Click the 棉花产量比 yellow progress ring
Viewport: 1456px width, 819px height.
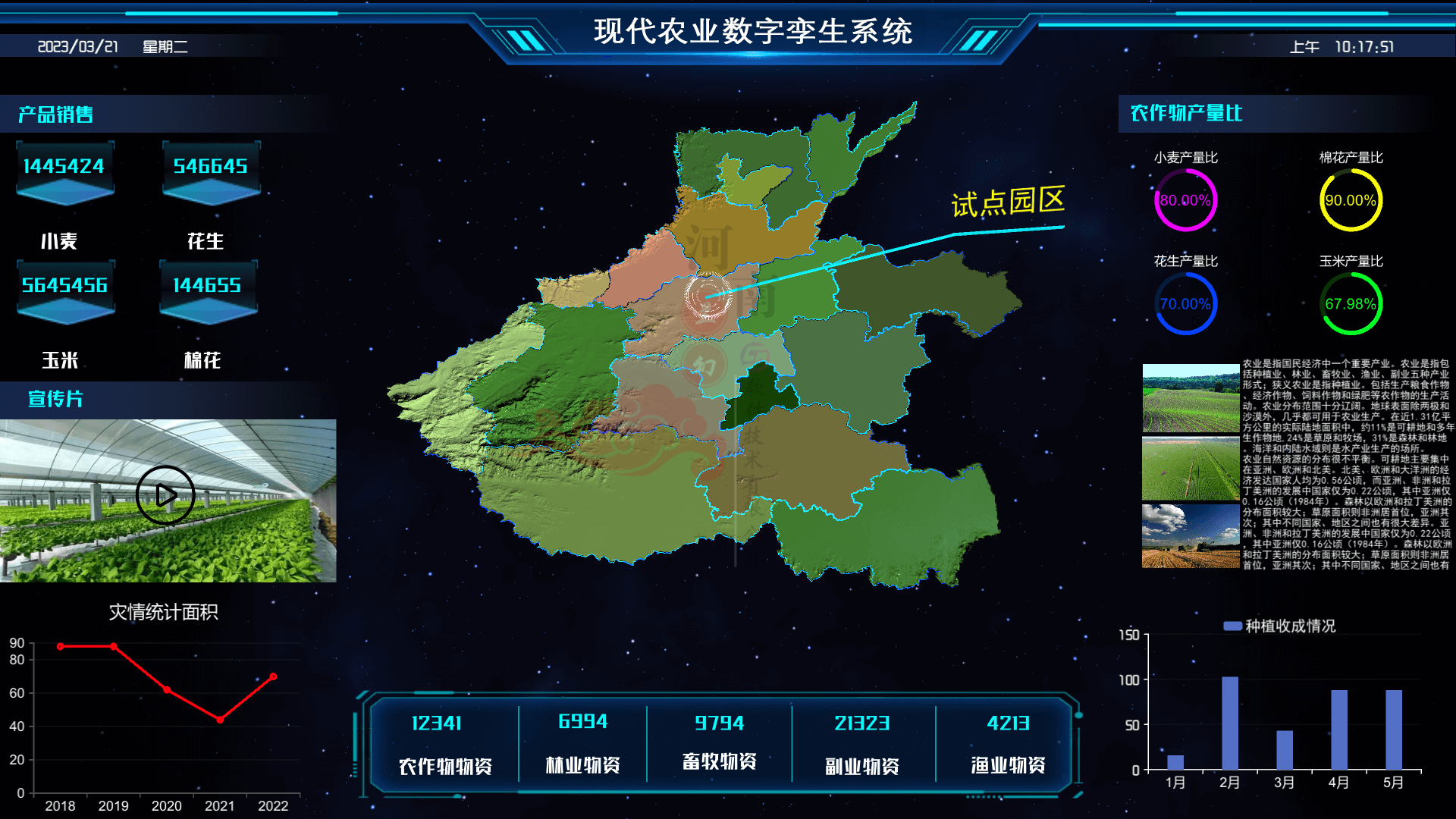(x=1350, y=199)
